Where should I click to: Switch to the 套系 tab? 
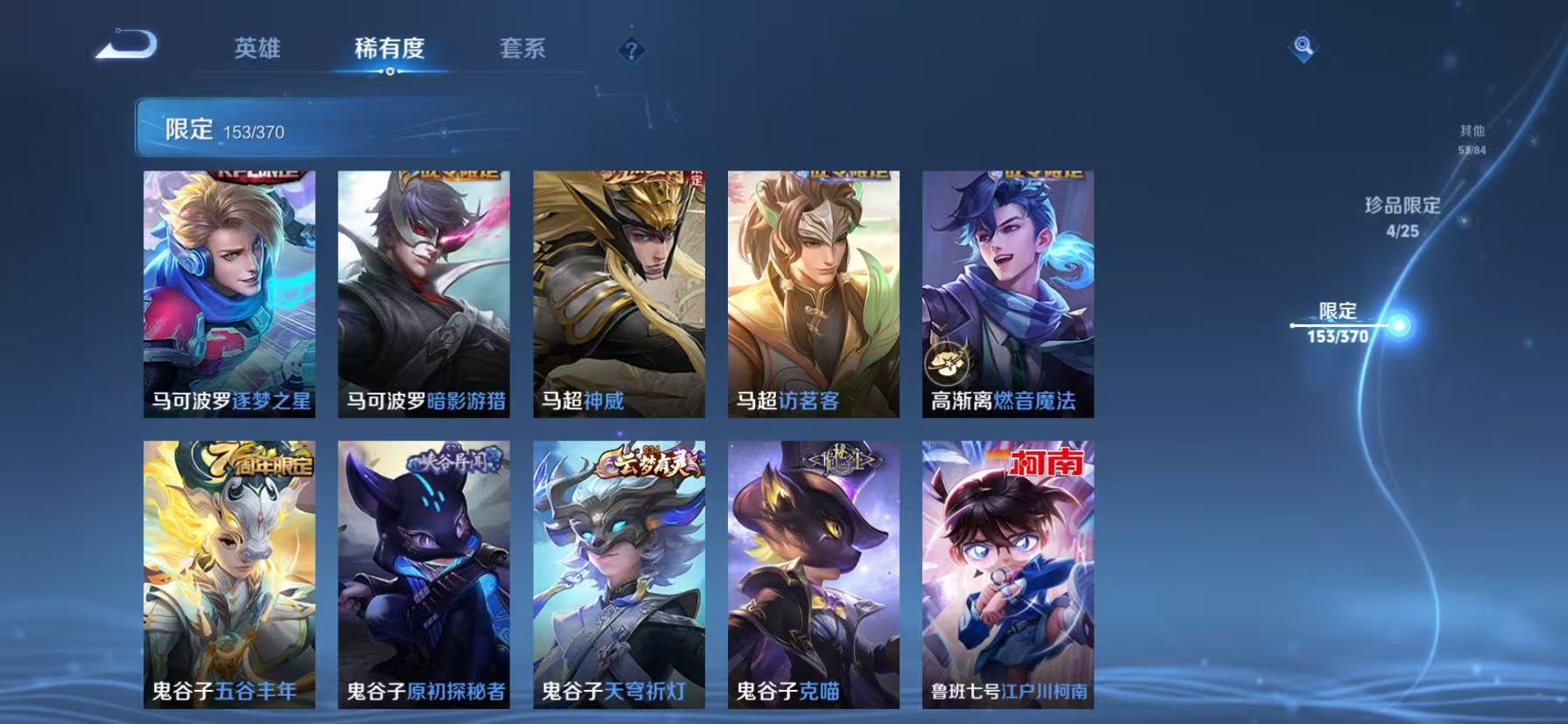click(523, 50)
